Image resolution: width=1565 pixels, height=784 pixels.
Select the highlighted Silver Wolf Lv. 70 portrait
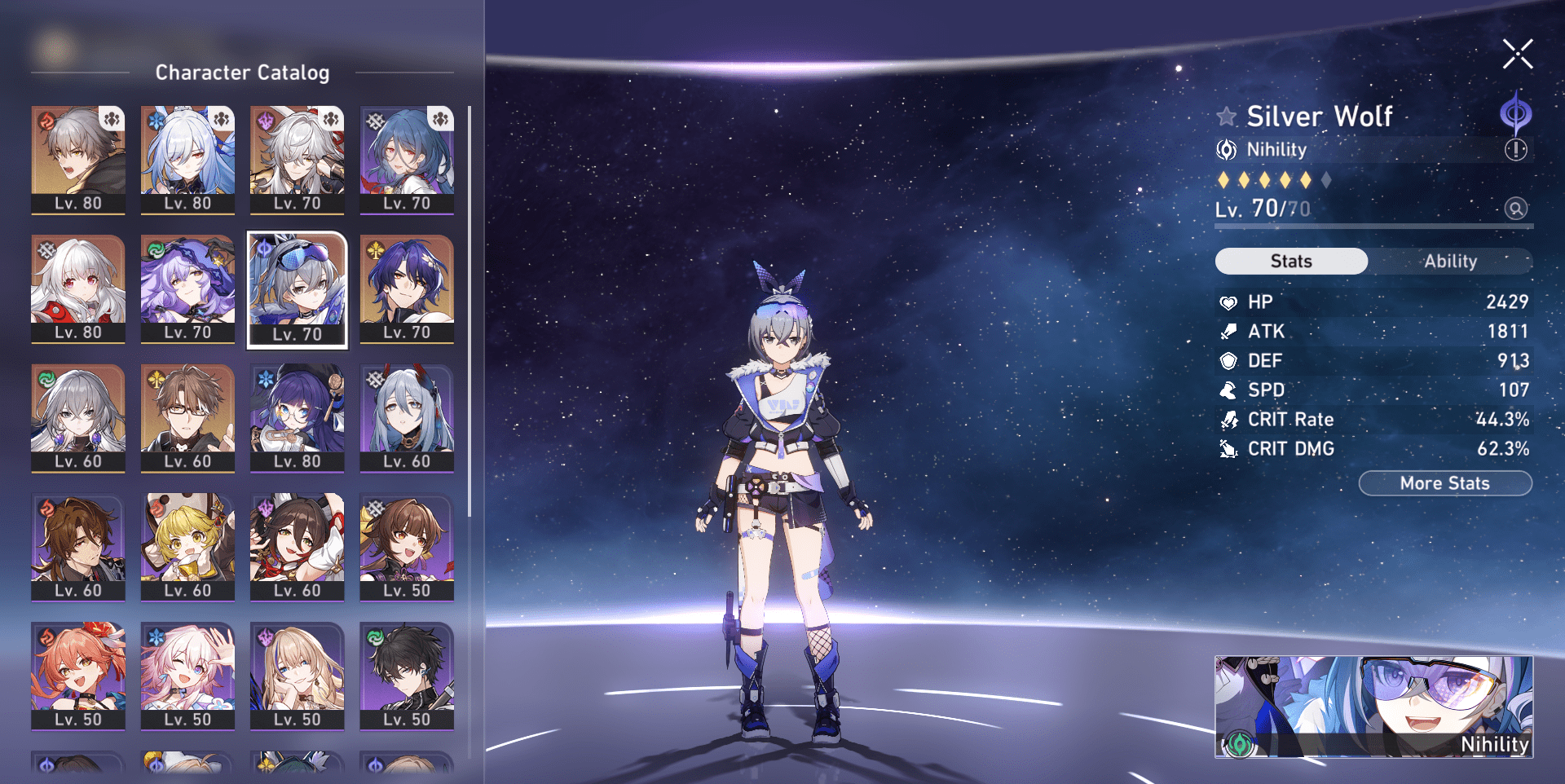[x=298, y=289]
